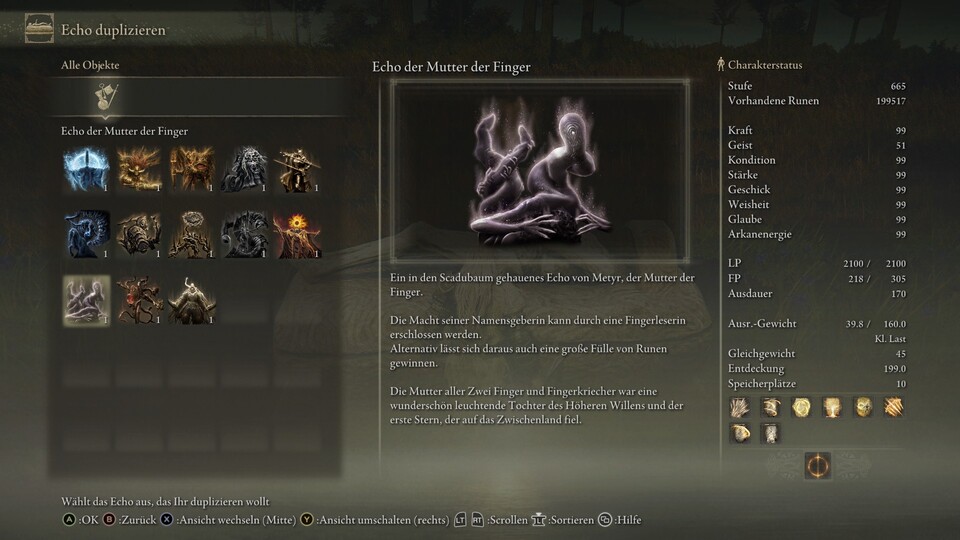
Task: Pick the dark horned beast echo
Action: [x=243, y=235]
